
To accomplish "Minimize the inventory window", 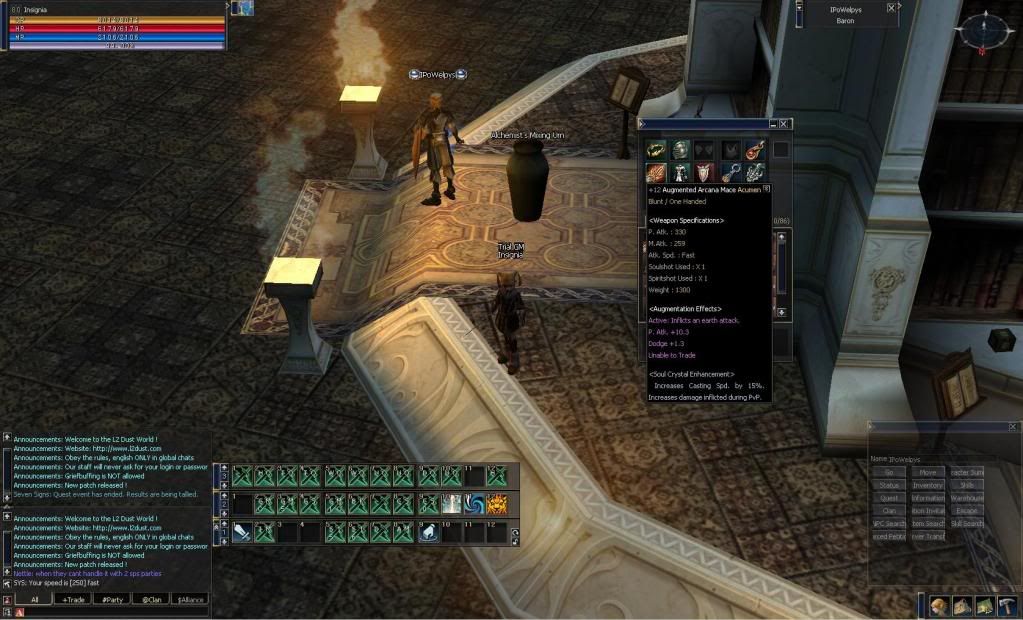I will [773, 124].
